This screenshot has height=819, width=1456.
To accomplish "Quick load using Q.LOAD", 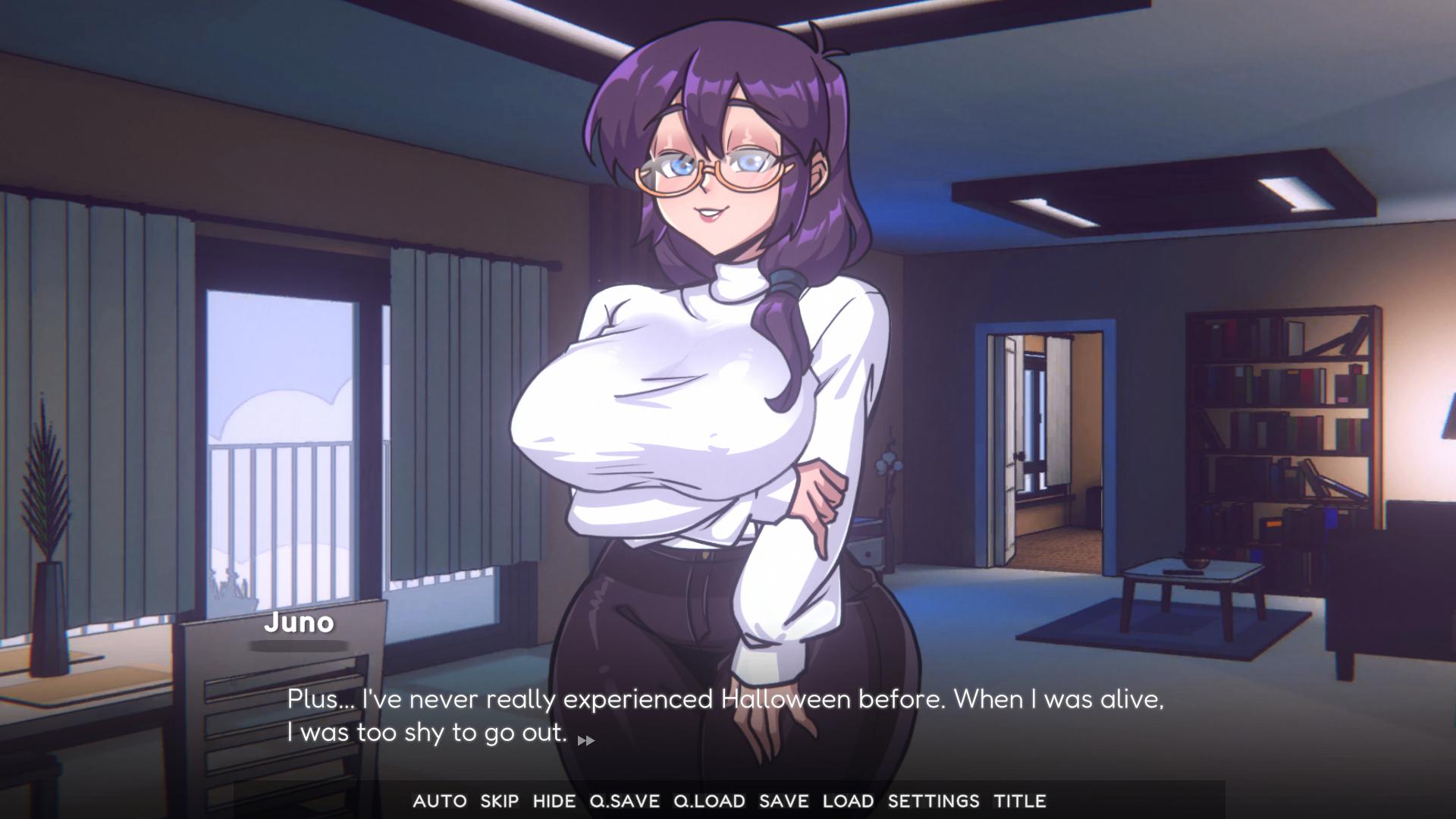I will coord(709,801).
